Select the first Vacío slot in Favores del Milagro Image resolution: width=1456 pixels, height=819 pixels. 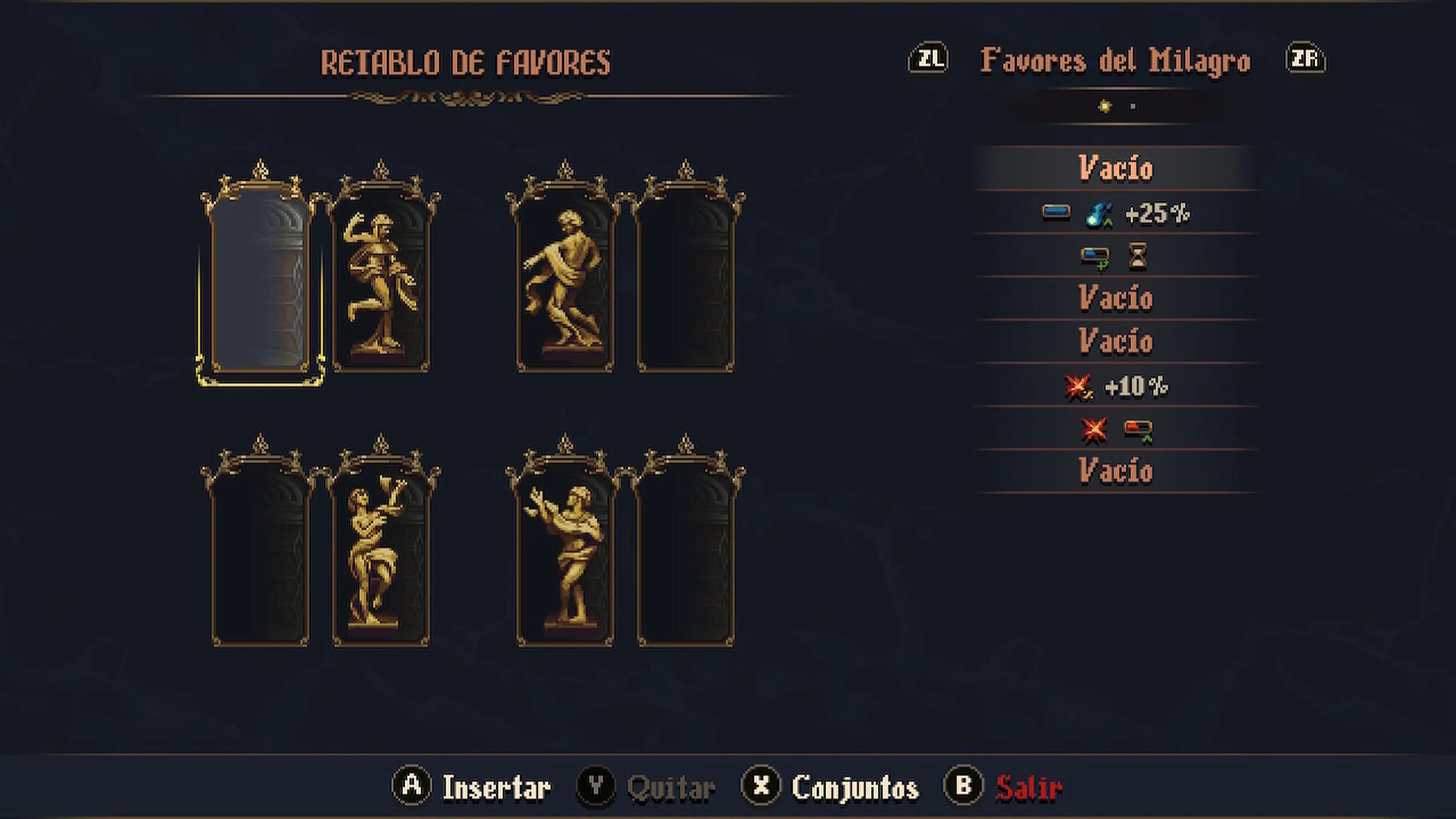pos(1115,168)
